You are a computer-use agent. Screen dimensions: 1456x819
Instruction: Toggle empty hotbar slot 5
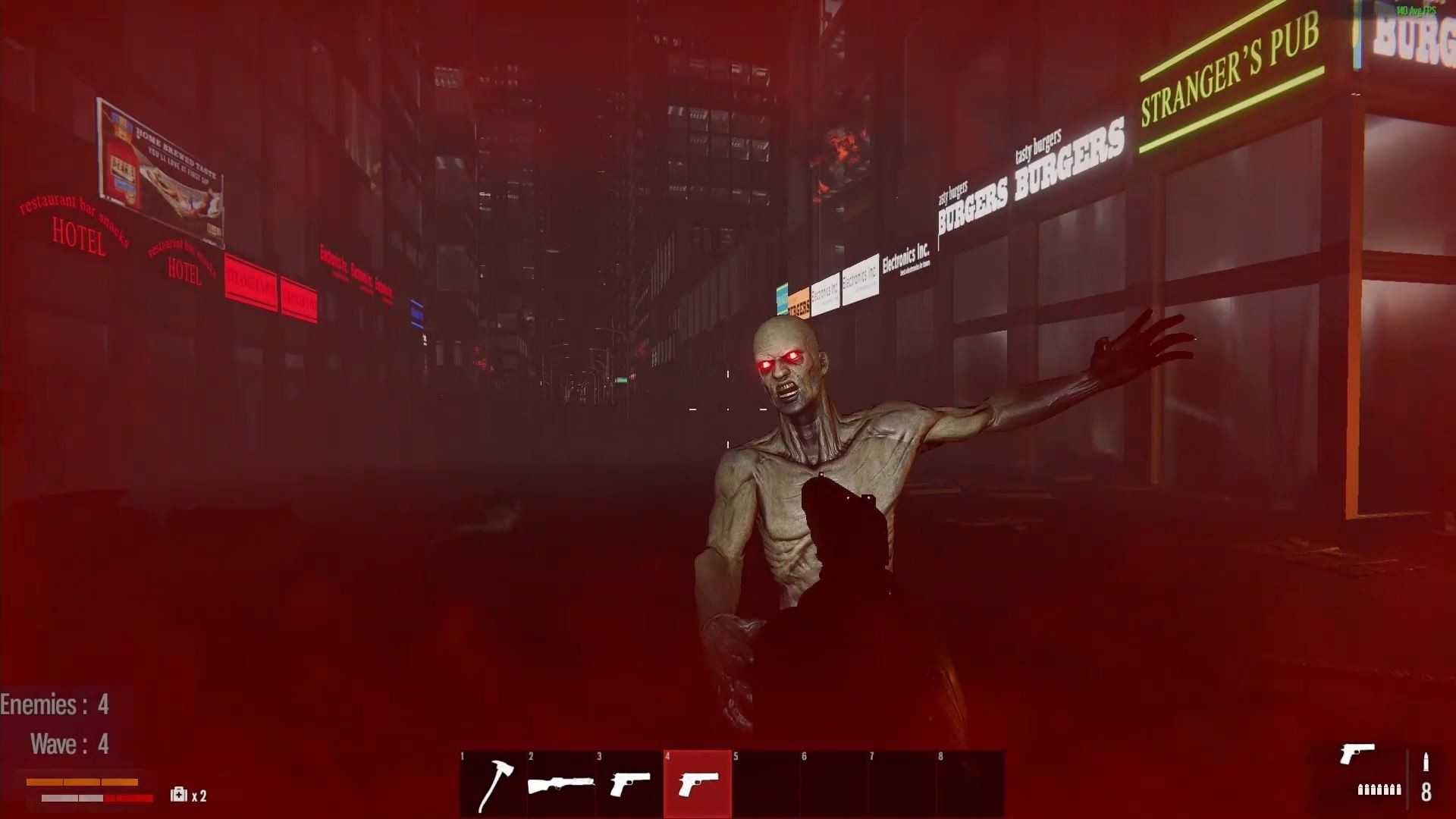(x=765, y=785)
